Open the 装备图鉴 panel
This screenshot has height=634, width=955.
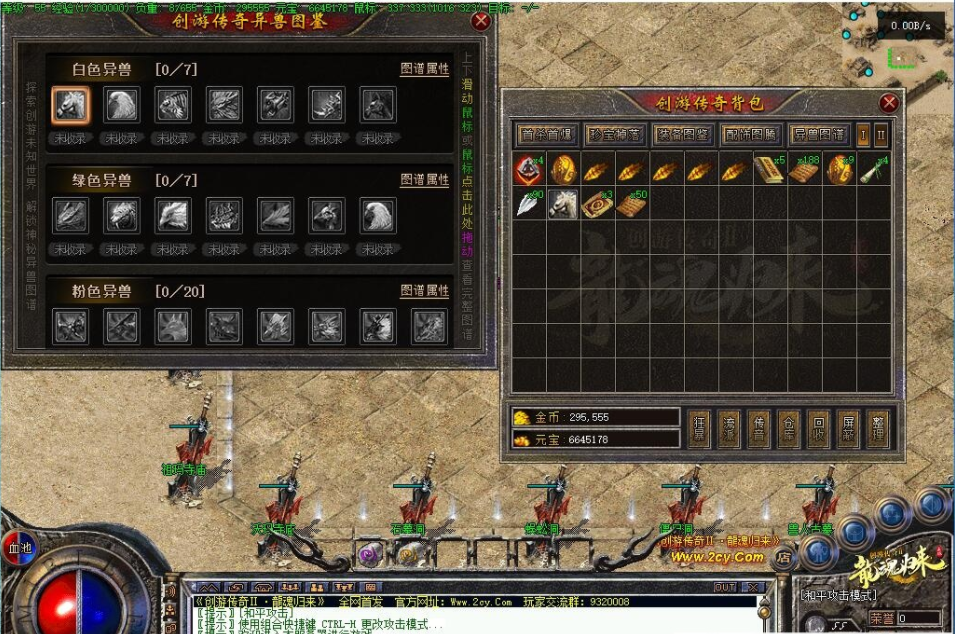pyautogui.click(x=682, y=134)
